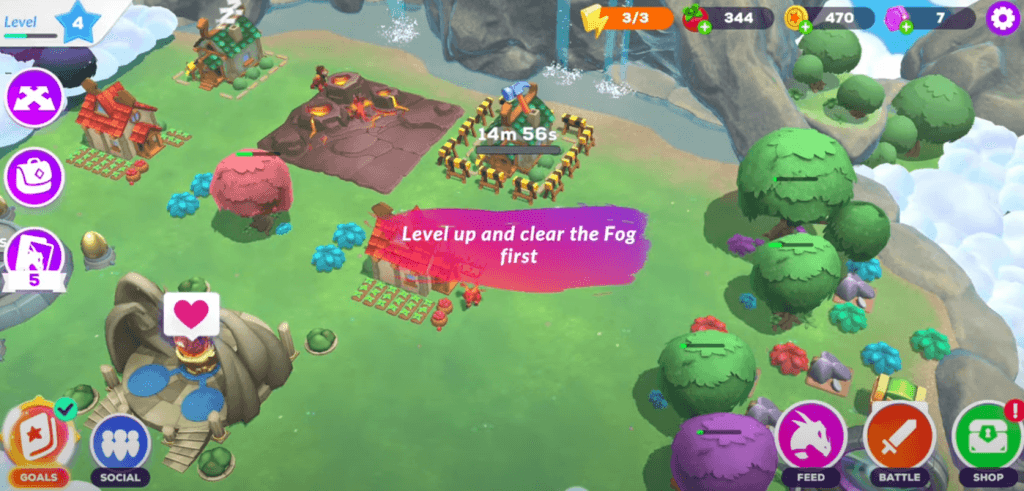Screen dimensions: 1024x491
Task: Tap the Feed dragon button
Action: coord(811,439)
